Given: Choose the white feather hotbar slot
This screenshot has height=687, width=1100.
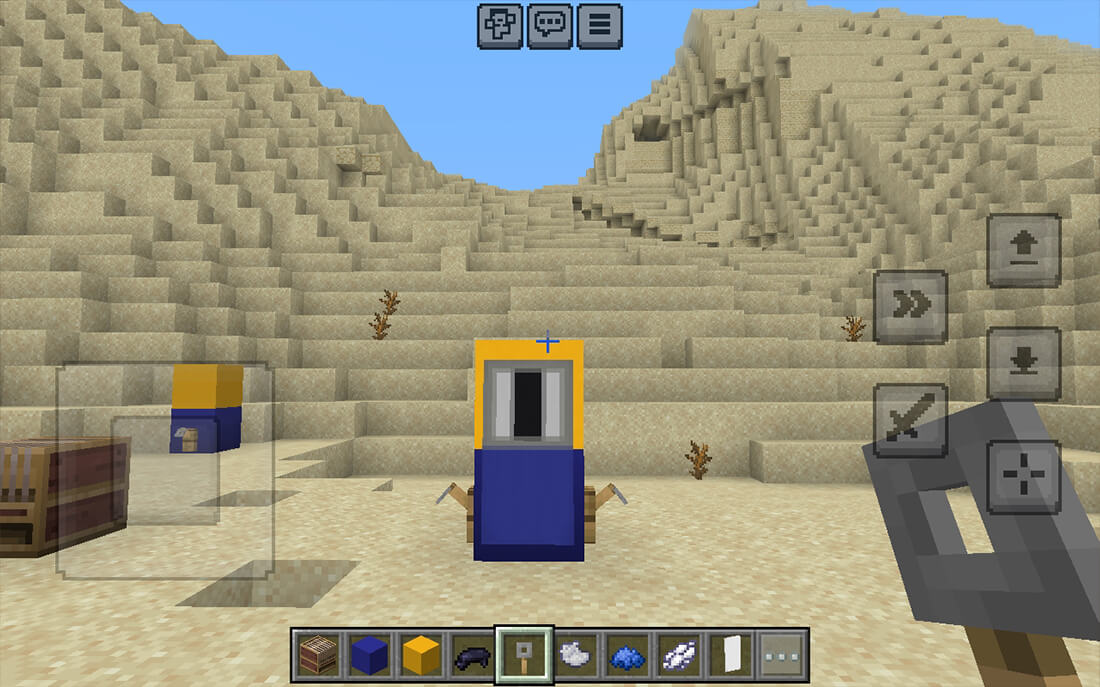Looking at the screenshot, I should [x=678, y=655].
